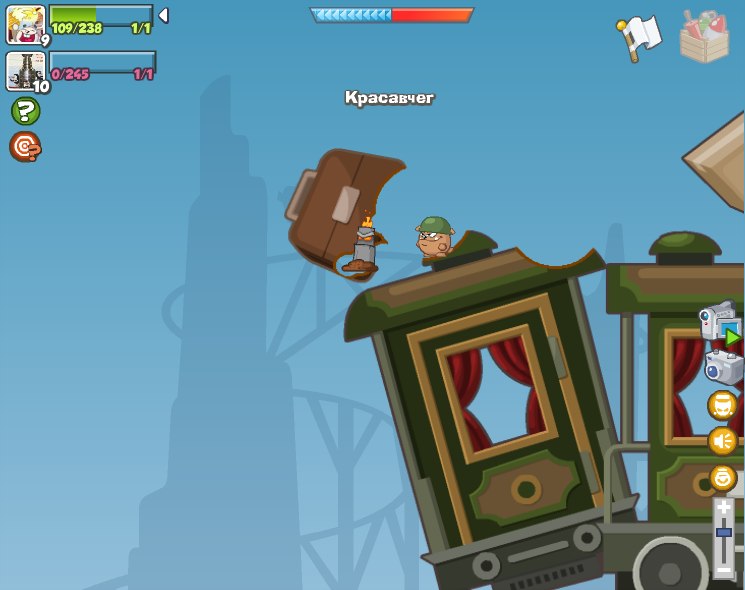Viewport: 745px width, 590px height.
Task: Click the white surrender flag
Action: (x=640, y=38)
